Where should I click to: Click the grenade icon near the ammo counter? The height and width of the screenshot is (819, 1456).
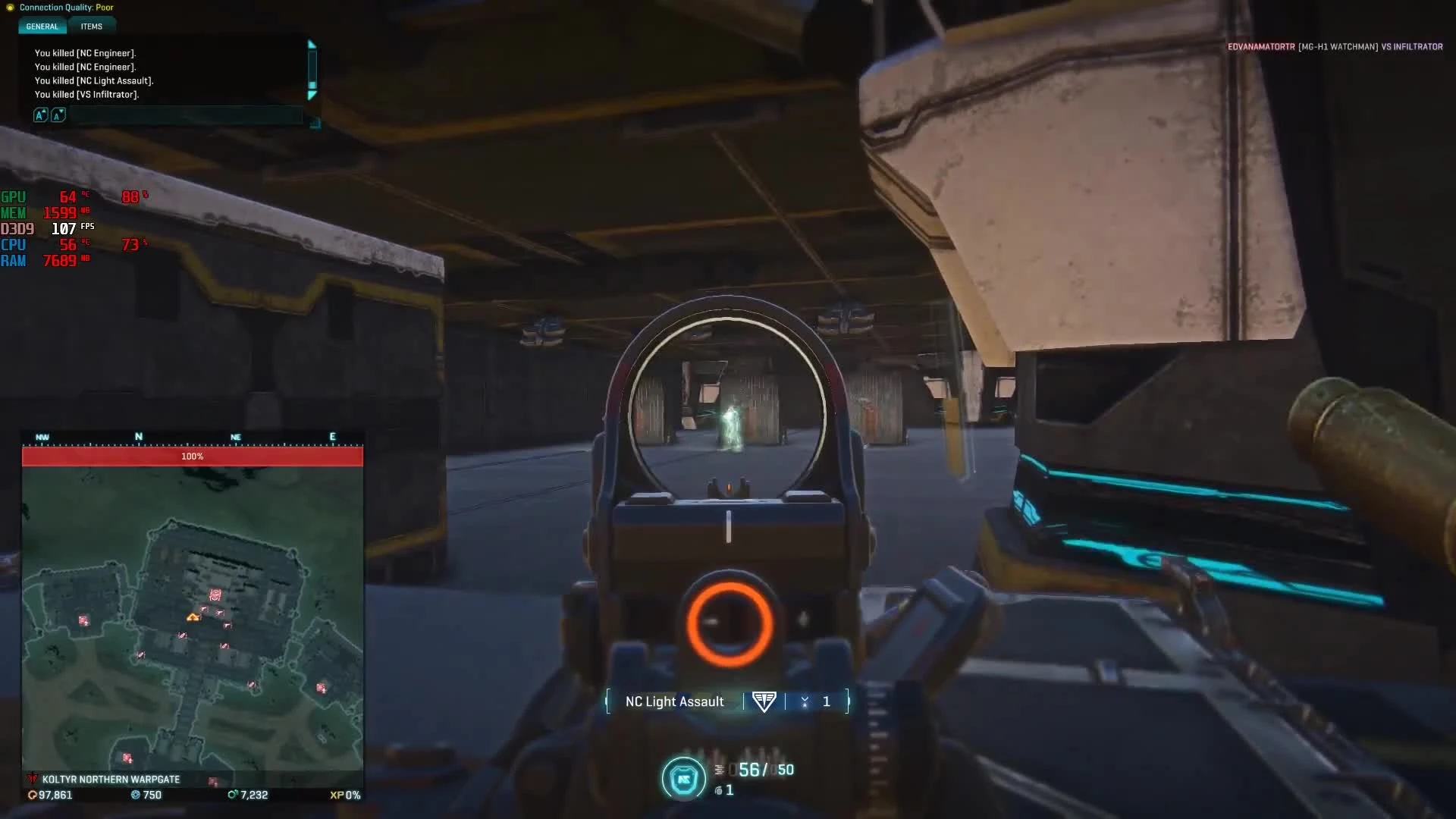tap(718, 790)
